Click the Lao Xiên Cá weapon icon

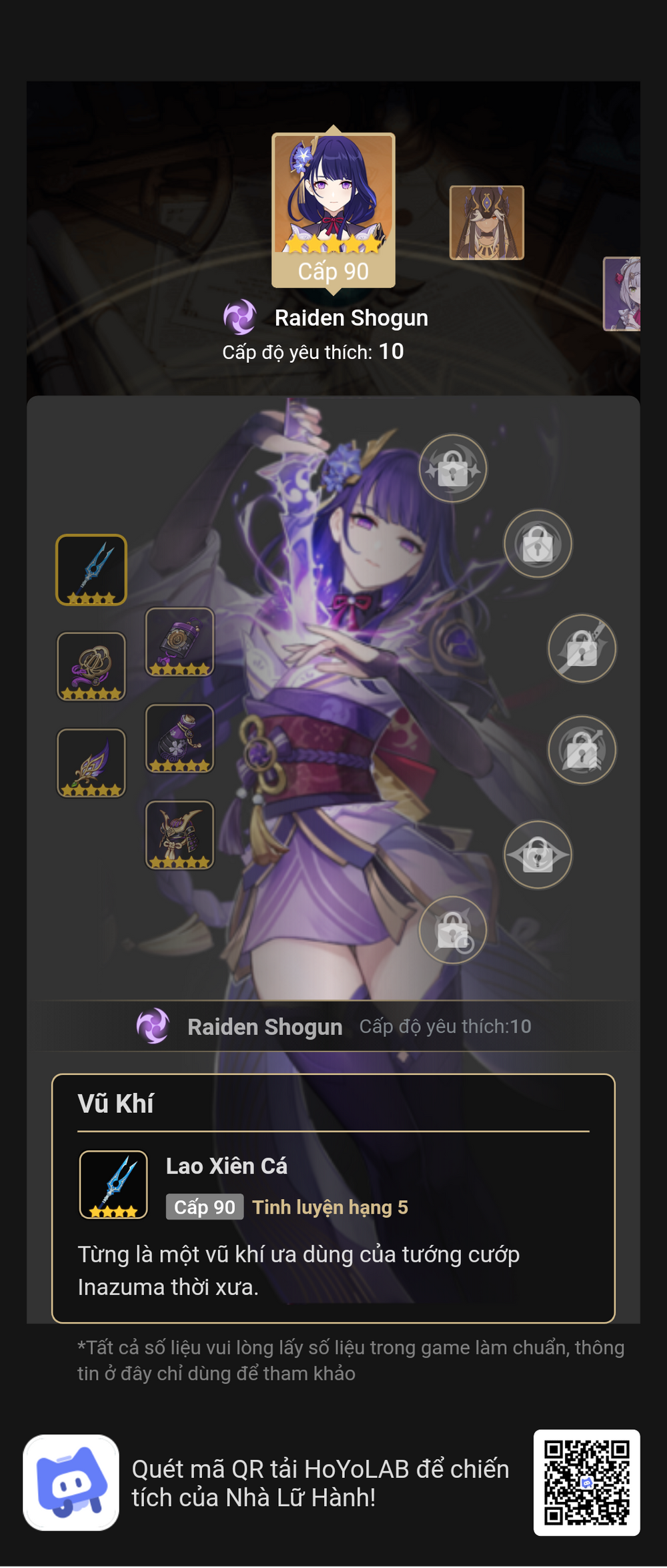(113, 1184)
